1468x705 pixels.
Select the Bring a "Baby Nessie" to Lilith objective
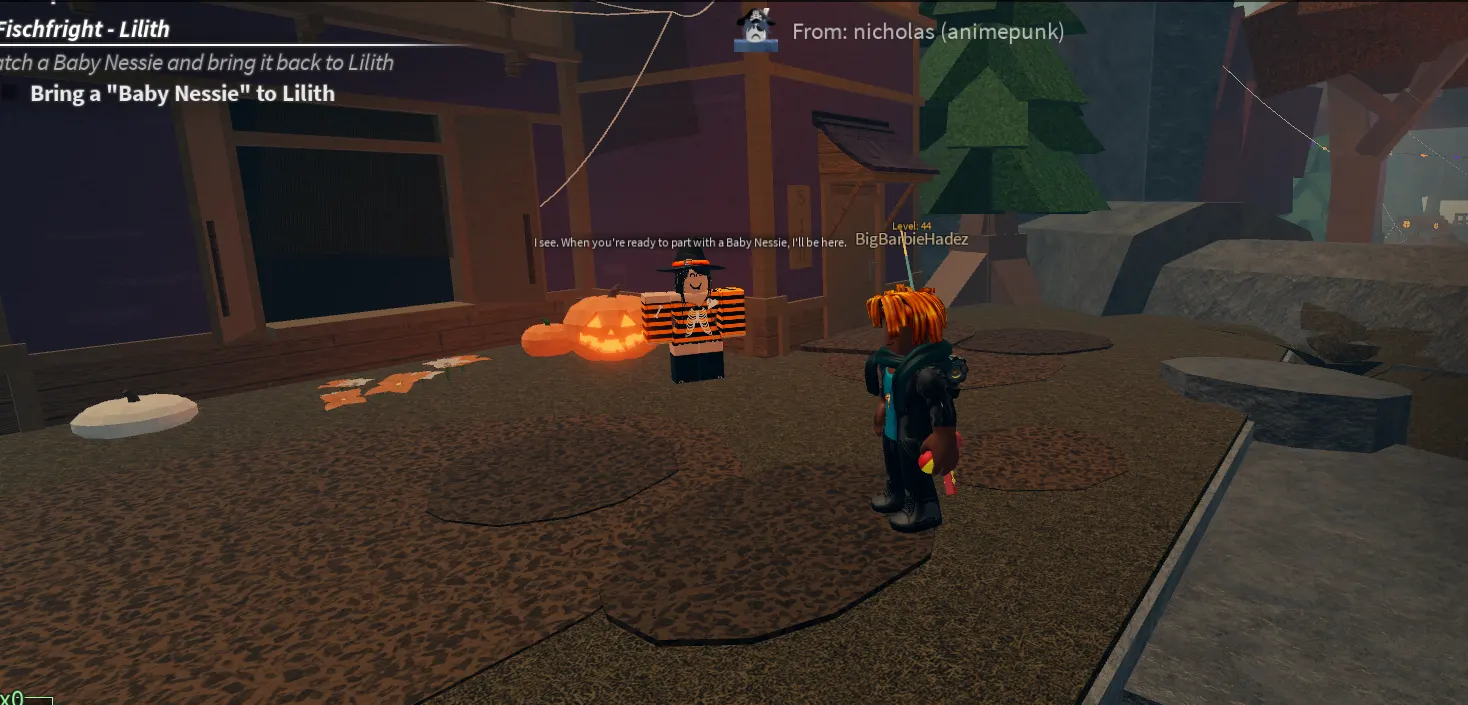click(182, 94)
